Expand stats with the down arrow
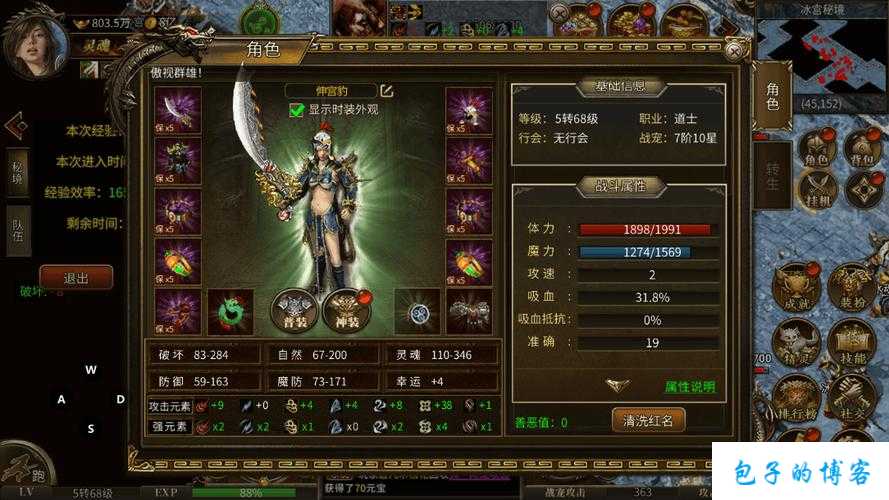889x500 pixels. point(618,386)
